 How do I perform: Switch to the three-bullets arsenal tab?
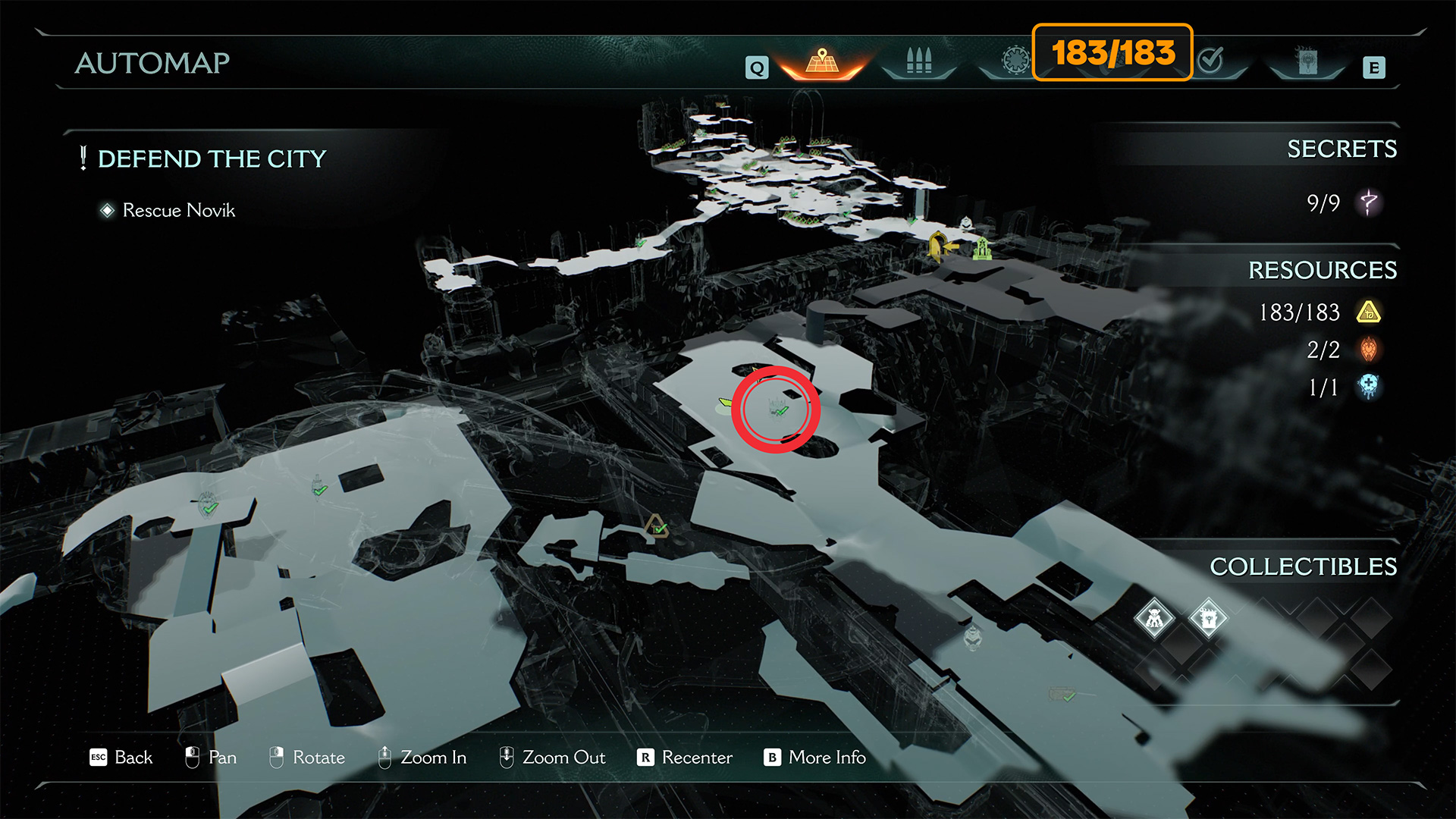[x=918, y=61]
